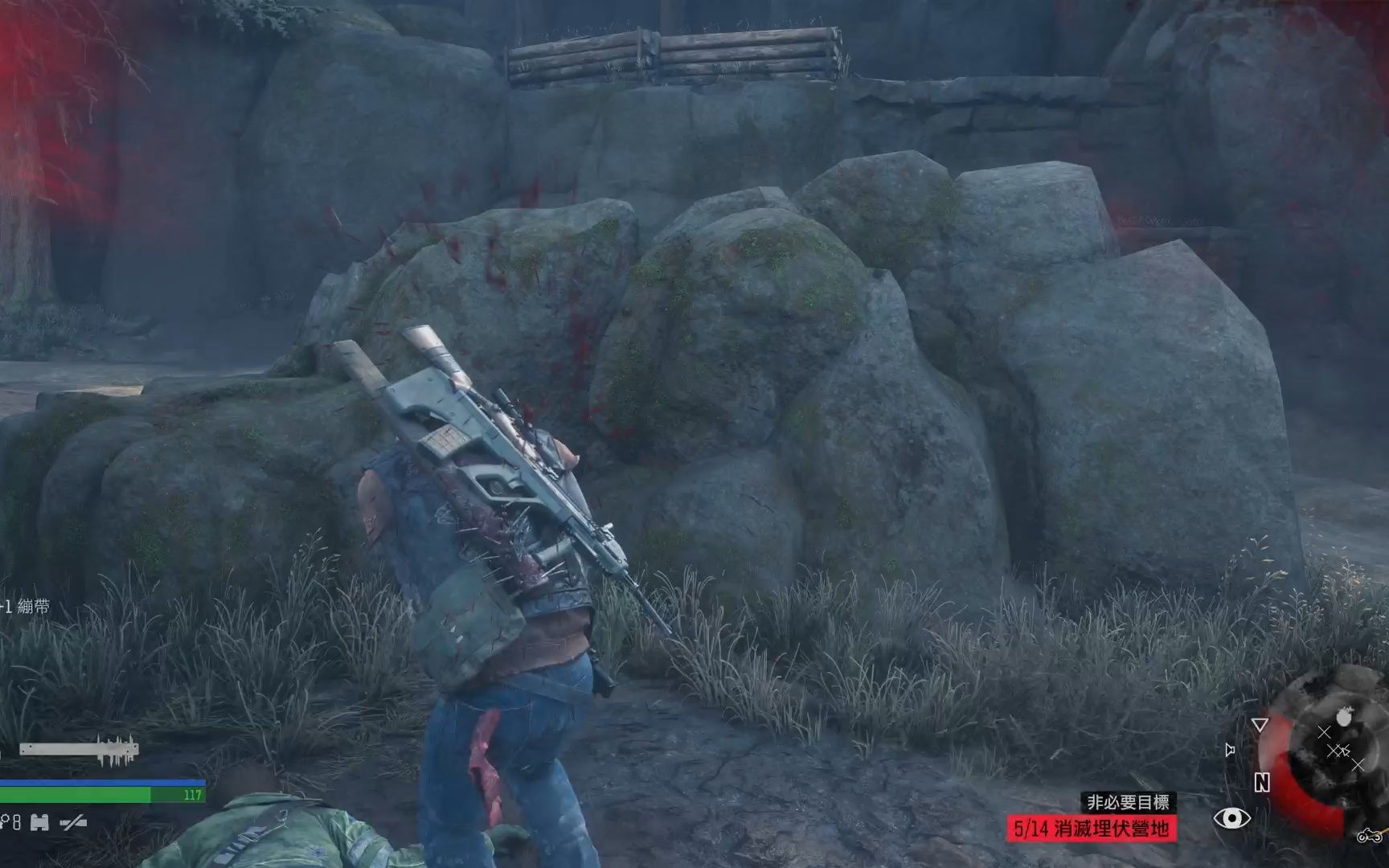
Task: Click the 非必要目標 objective label
Action: click(1128, 801)
